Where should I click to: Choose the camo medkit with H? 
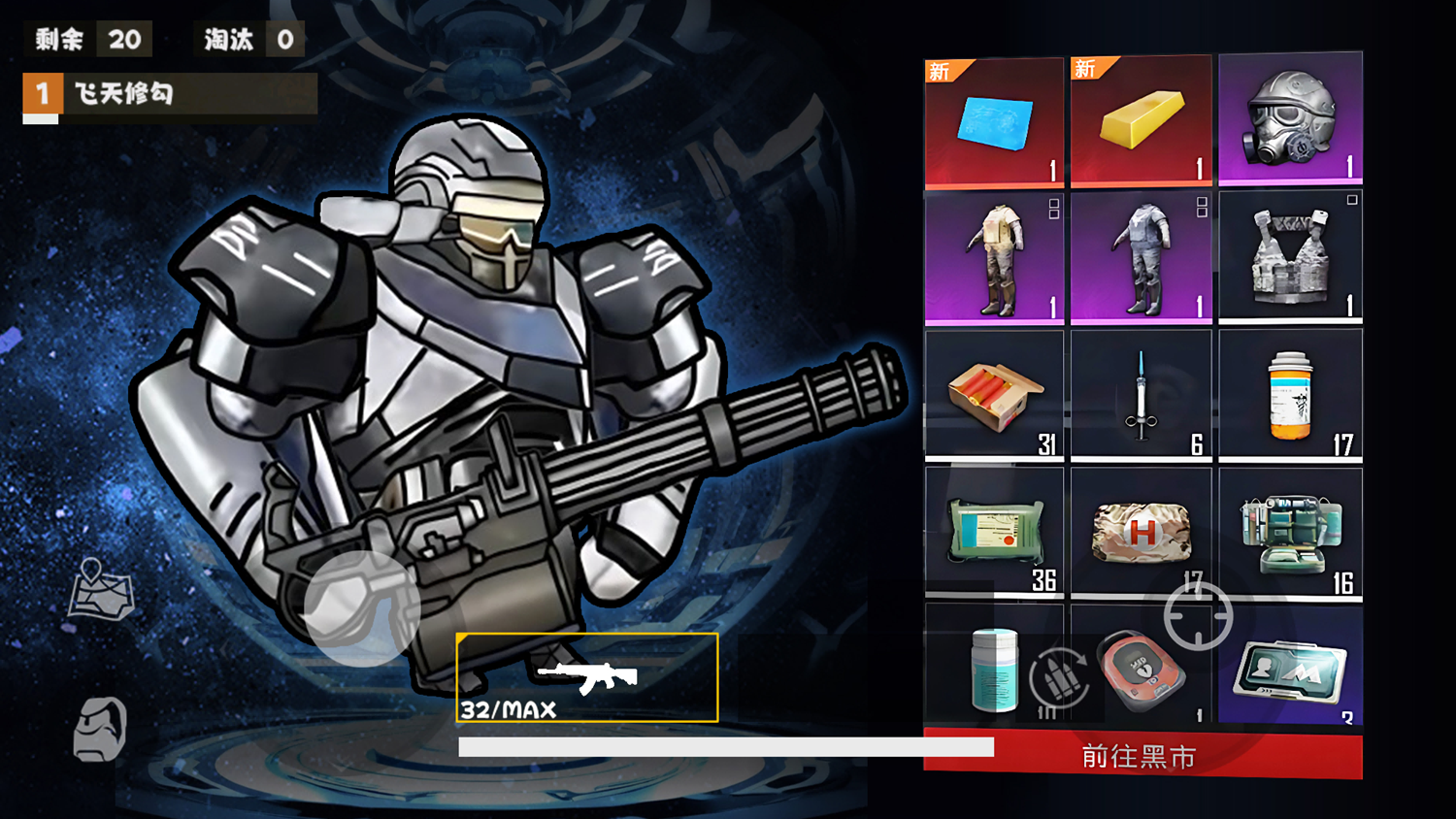click(1142, 532)
